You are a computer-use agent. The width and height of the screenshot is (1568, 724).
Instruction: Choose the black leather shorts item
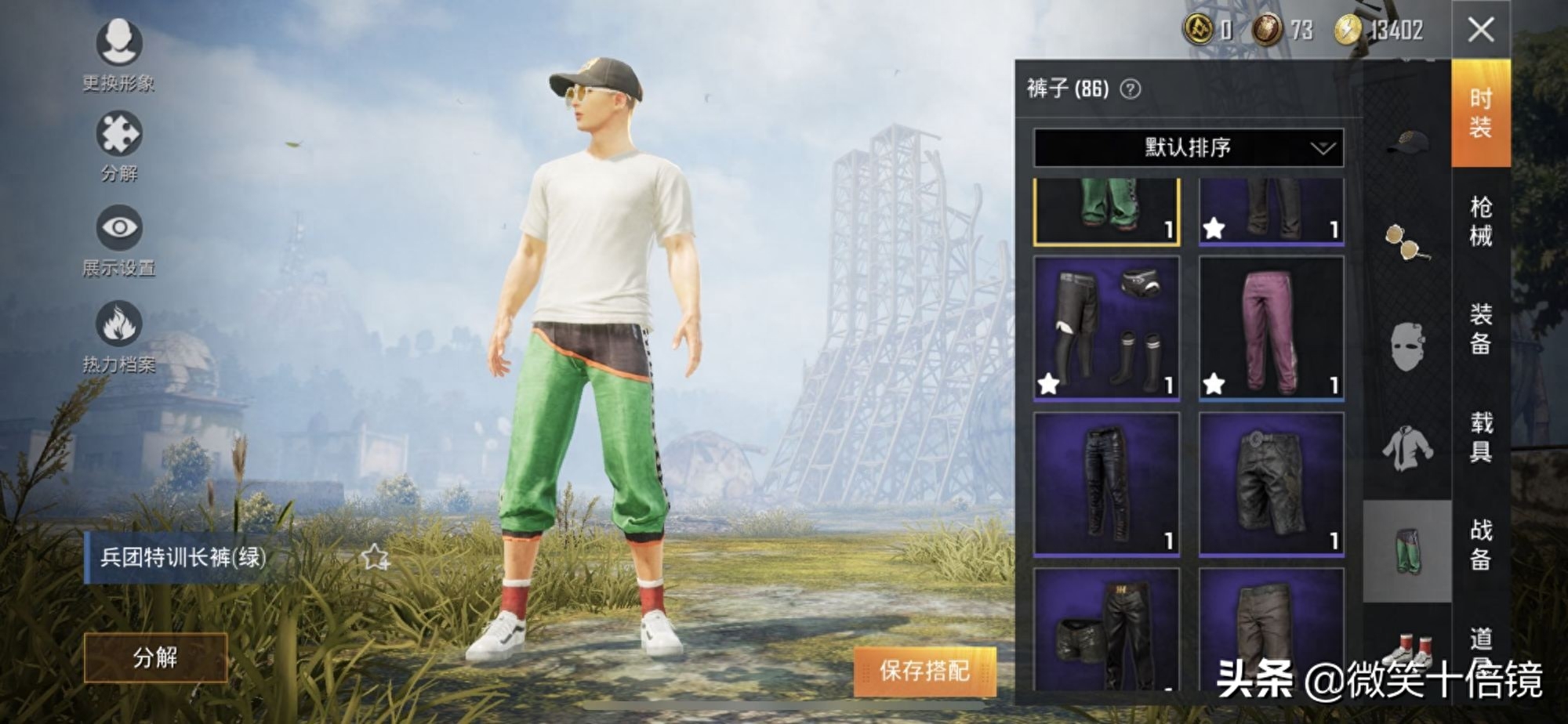pyautogui.click(x=1271, y=484)
